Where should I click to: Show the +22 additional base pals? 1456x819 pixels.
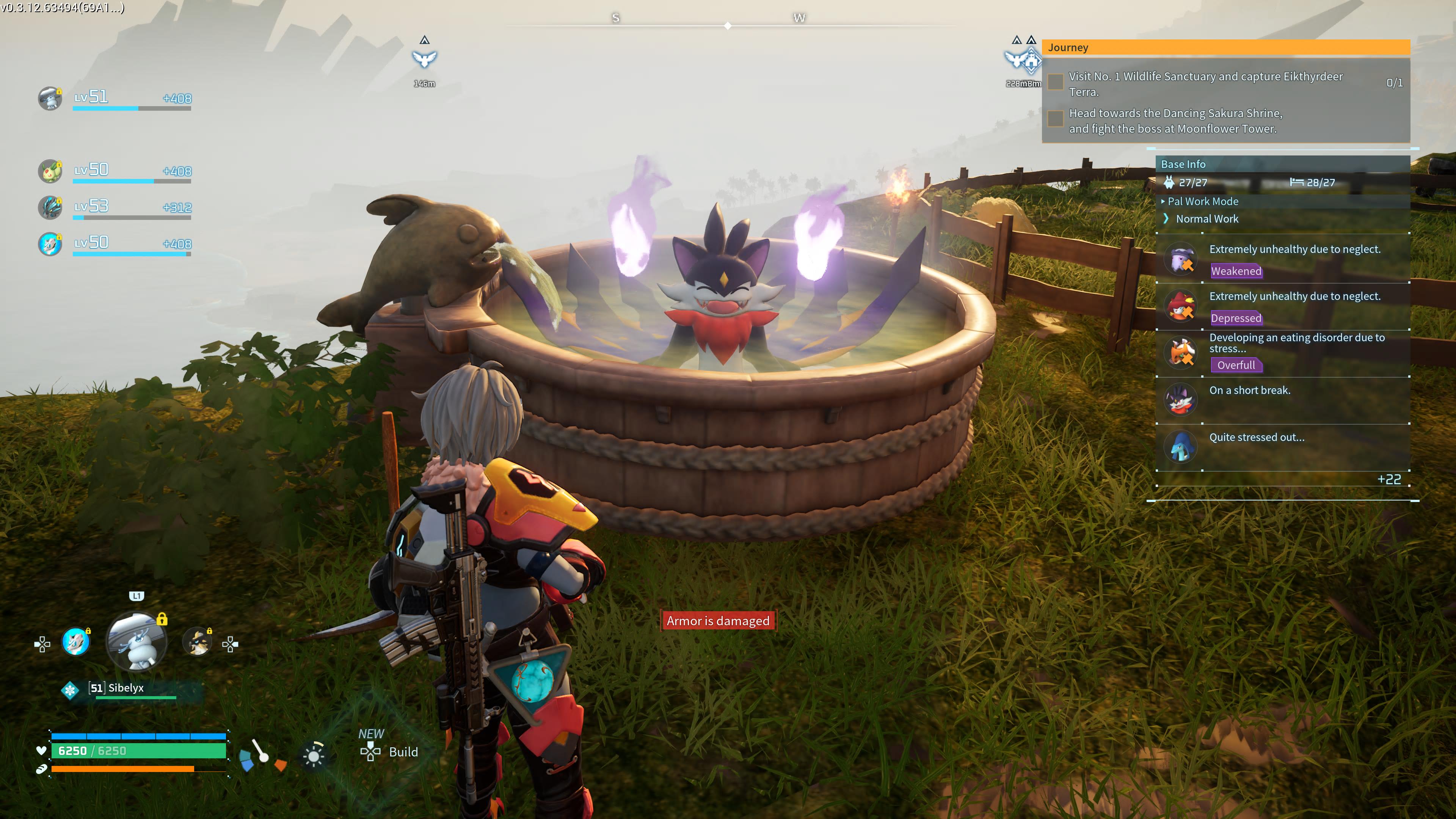click(1389, 479)
